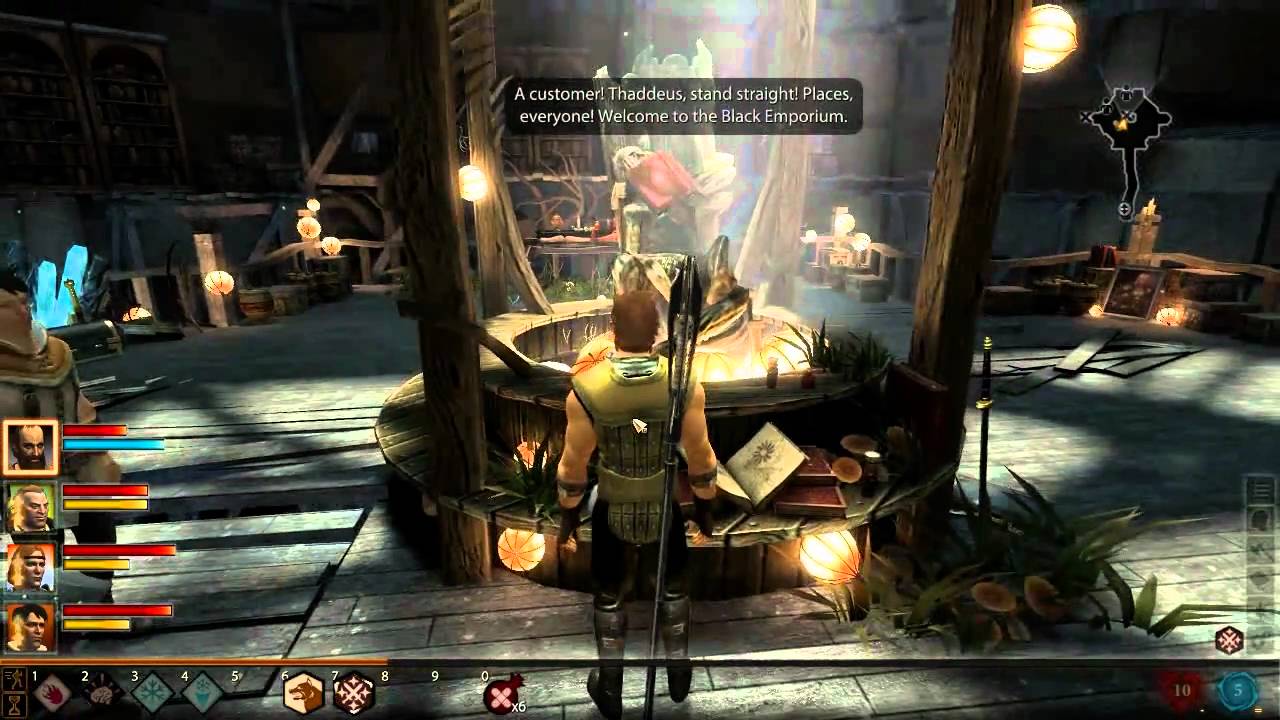
Task: Activate the fireball ability in quickbar slot 1
Action: [x=54, y=691]
